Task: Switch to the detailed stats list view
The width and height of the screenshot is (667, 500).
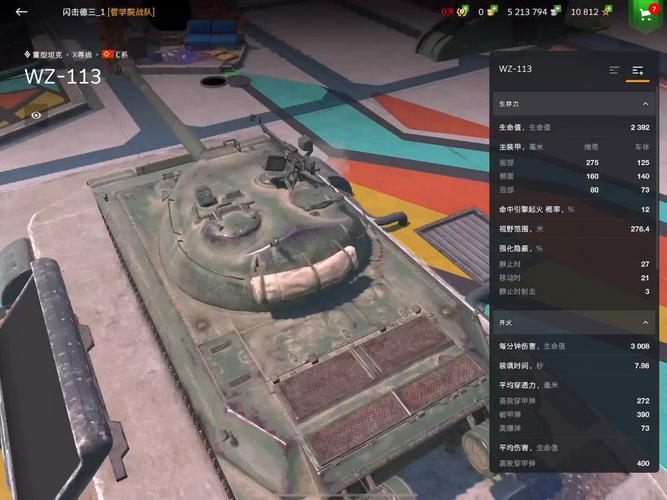Action: point(637,70)
